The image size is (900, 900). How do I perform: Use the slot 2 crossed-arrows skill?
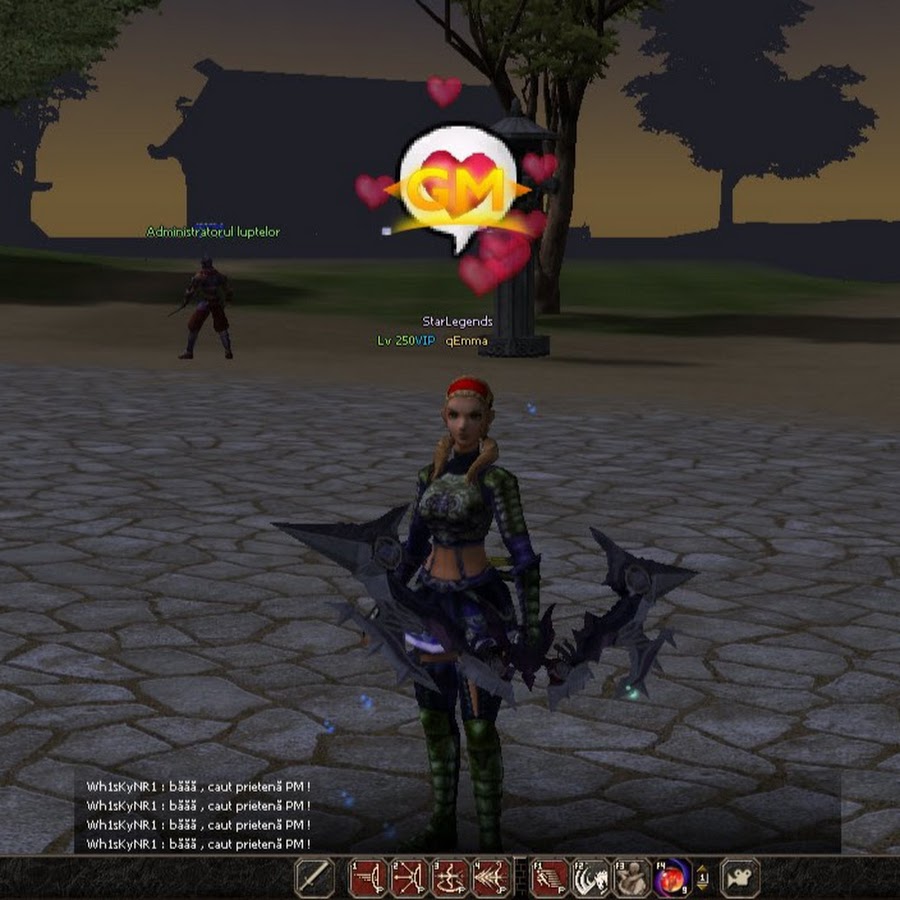[x=409, y=877]
